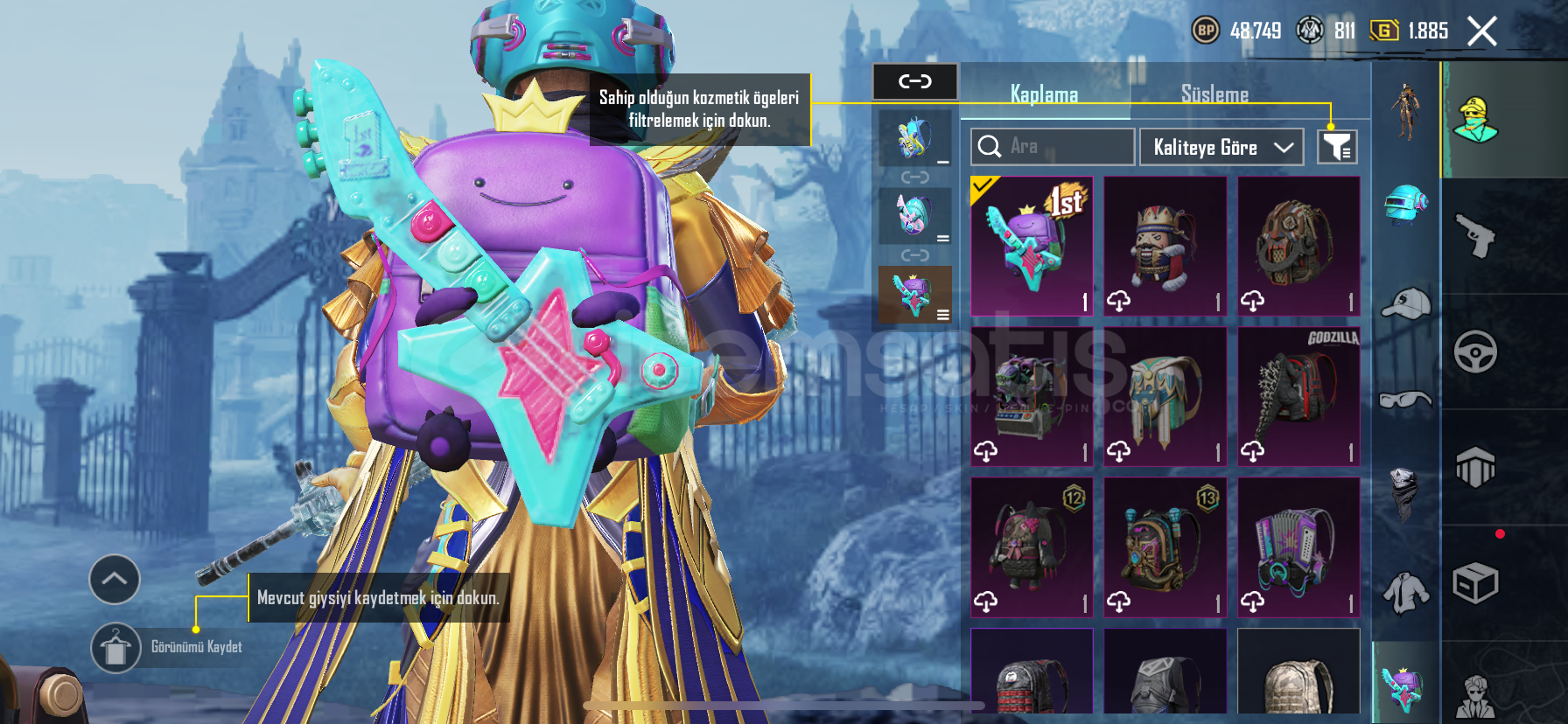
Task: Select the 1st guitar backpack skin
Action: (x=1032, y=246)
